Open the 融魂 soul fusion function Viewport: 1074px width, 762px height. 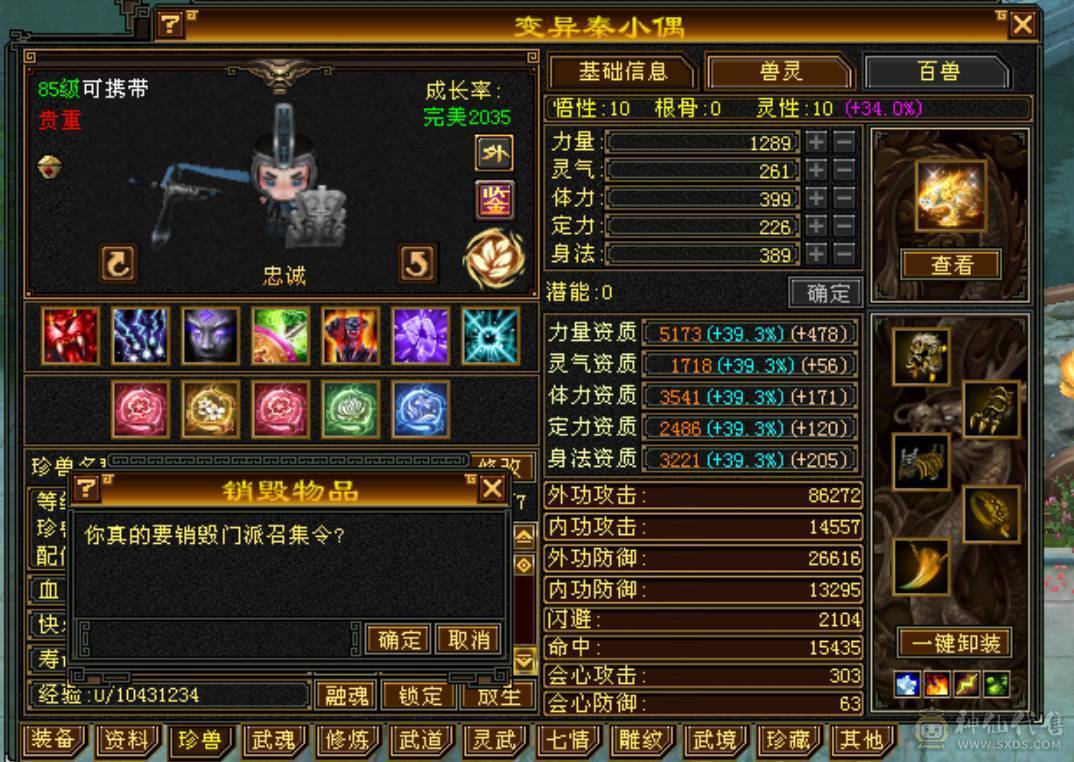[x=348, y=695]
